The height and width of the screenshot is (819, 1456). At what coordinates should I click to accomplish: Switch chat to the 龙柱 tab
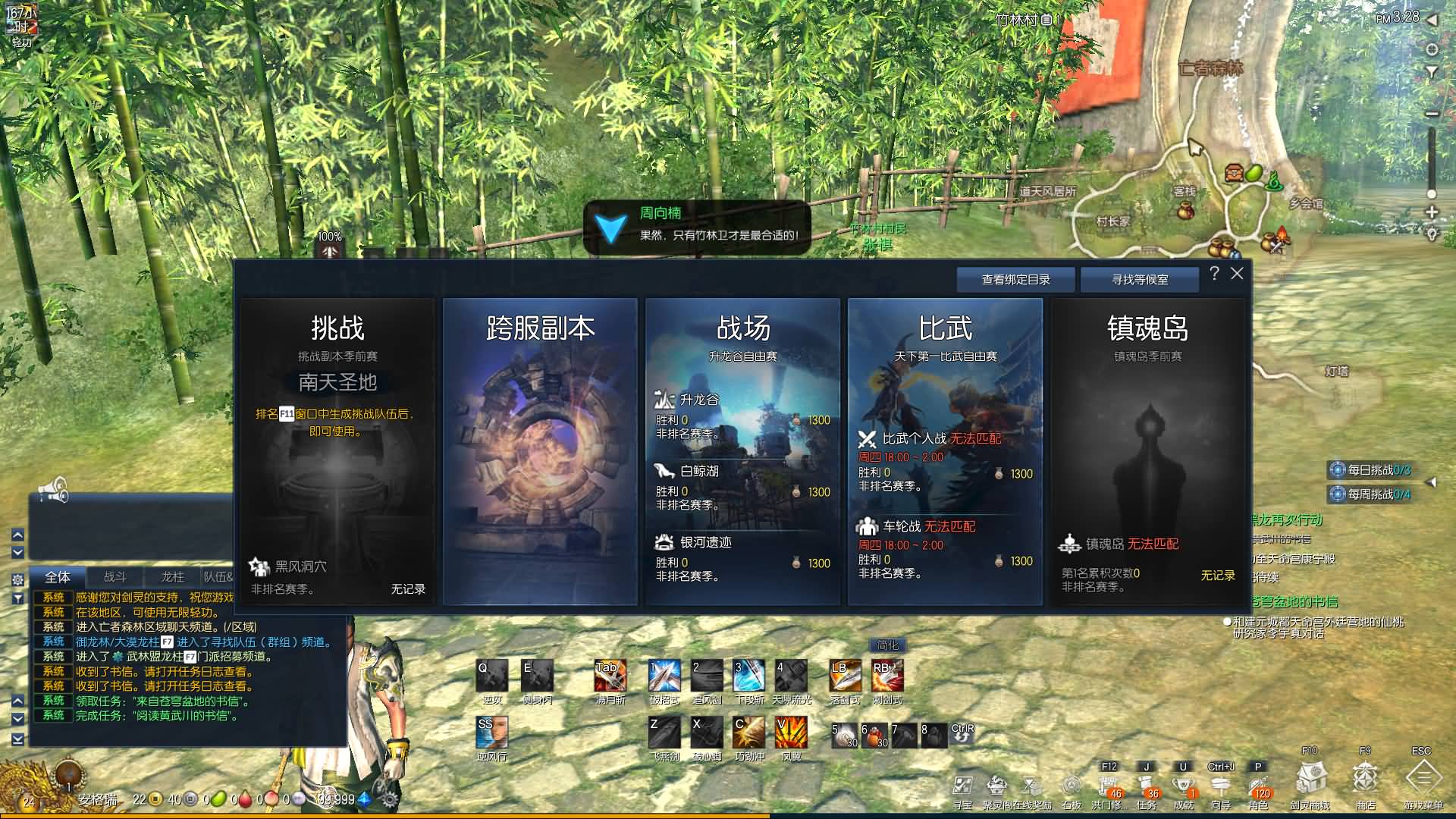172,577
